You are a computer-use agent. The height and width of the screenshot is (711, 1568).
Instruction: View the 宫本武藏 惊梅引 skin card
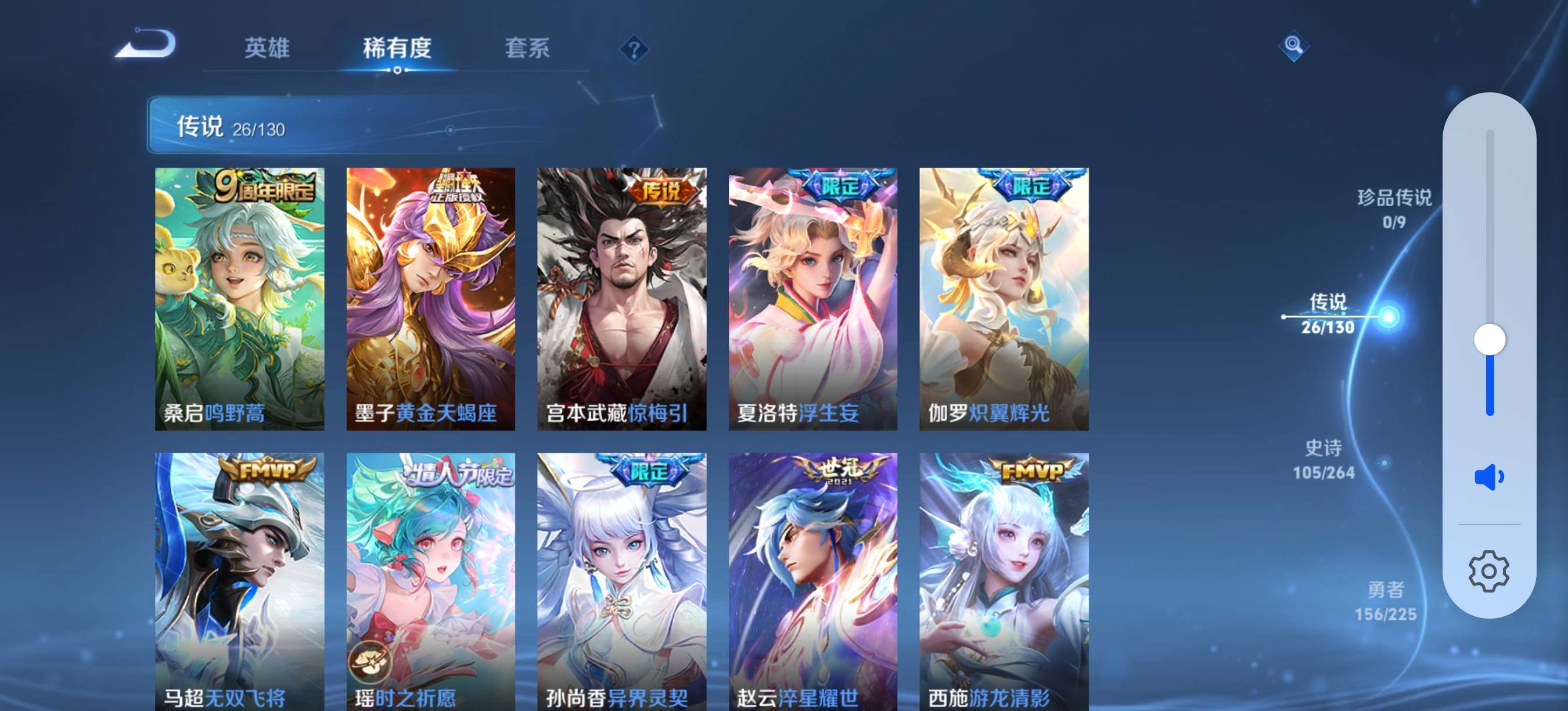click(x=621, y=298)
